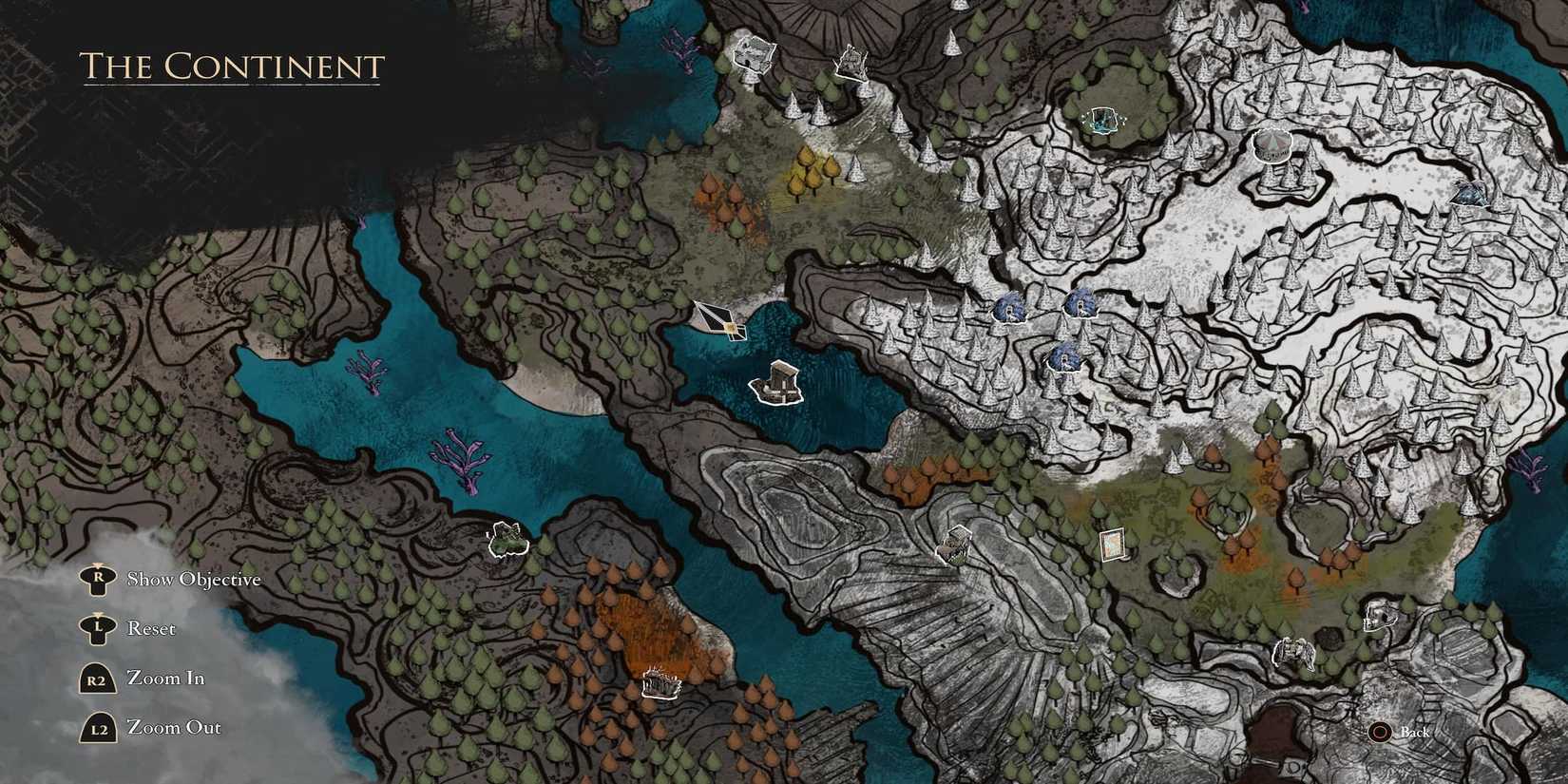This screenshot has height=784, width=1568.
Task: Click The Continent title text
Action: 233,67
